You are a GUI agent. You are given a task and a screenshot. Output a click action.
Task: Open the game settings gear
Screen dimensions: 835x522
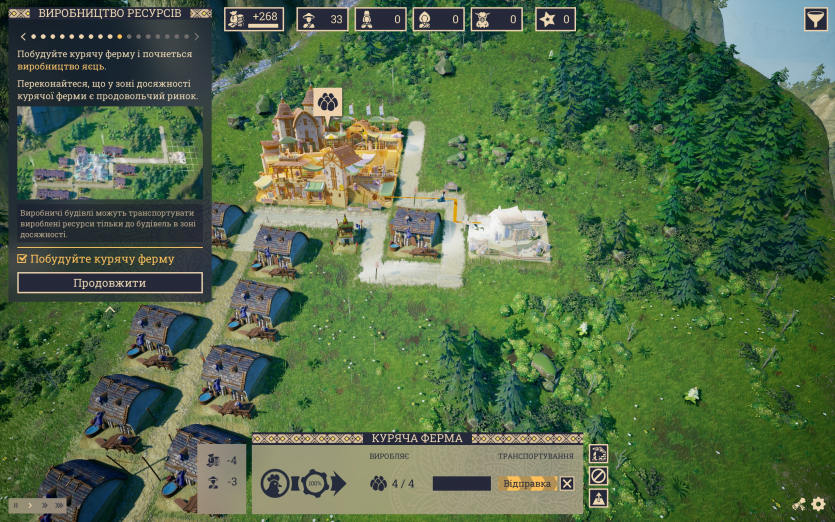(818, 505)
